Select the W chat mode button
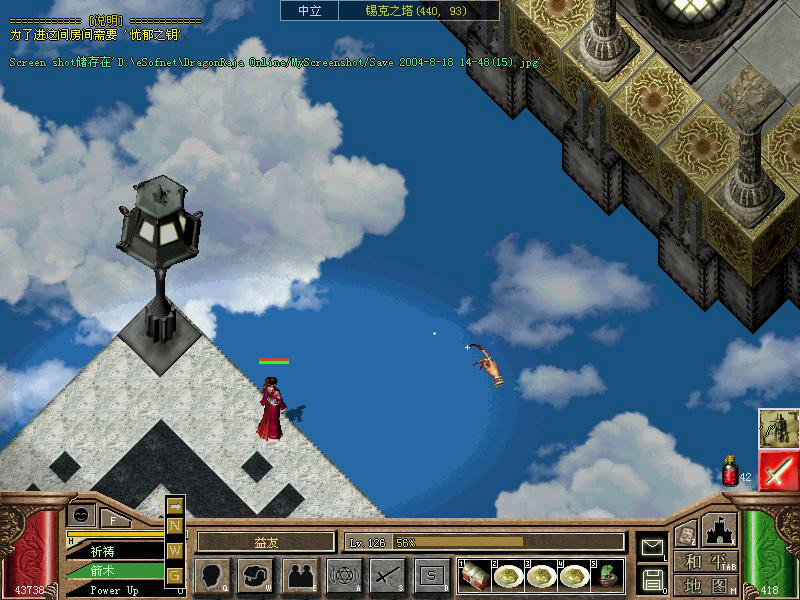Viewport: 800px width, 600px height. pyautogui.click(x=175, y=550)
